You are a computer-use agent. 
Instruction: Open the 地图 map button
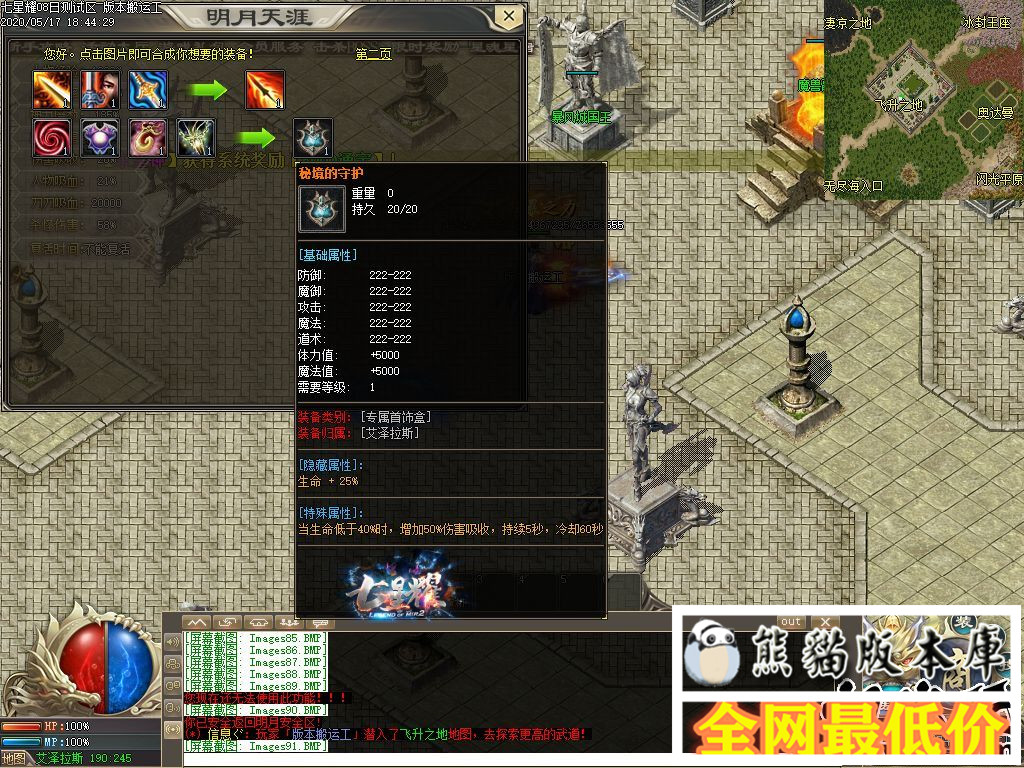click(x=14, y=758)
